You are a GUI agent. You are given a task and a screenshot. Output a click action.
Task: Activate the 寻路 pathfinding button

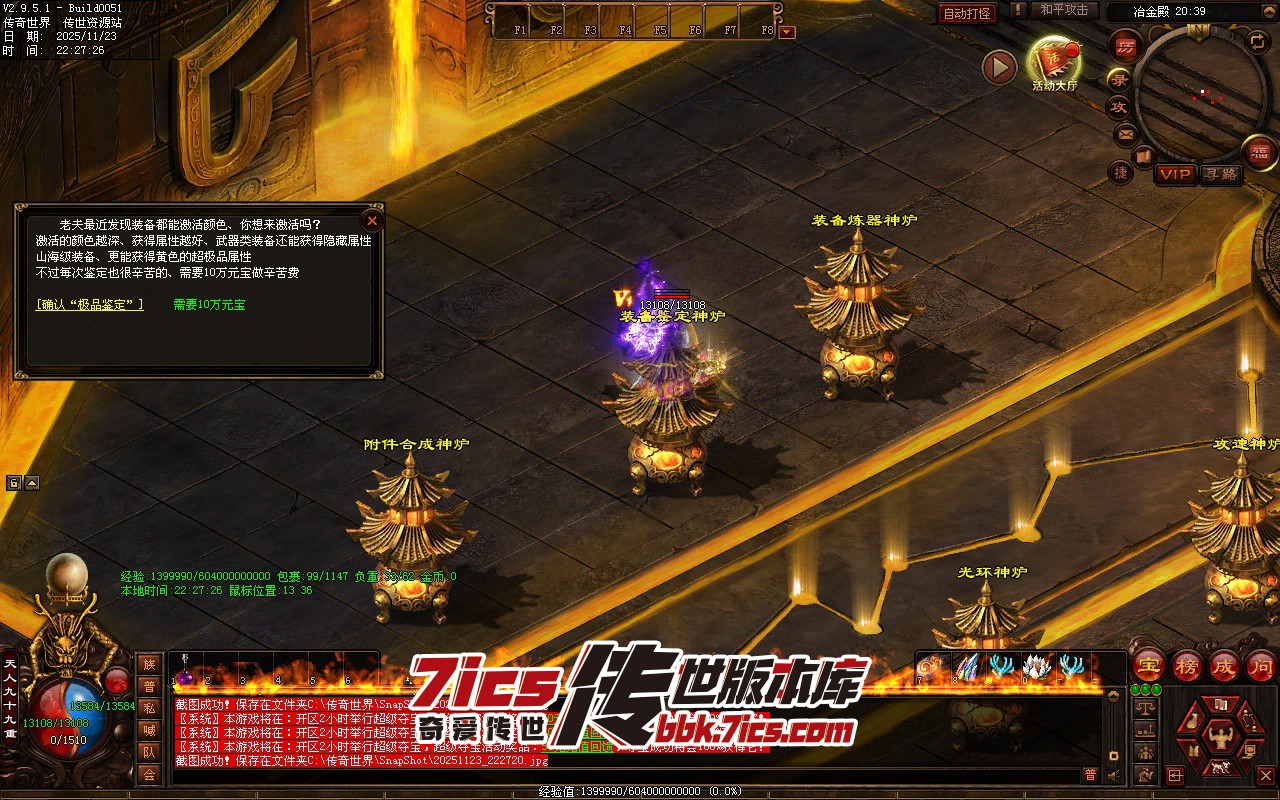pyautogui.click(x=1220, y=174)
